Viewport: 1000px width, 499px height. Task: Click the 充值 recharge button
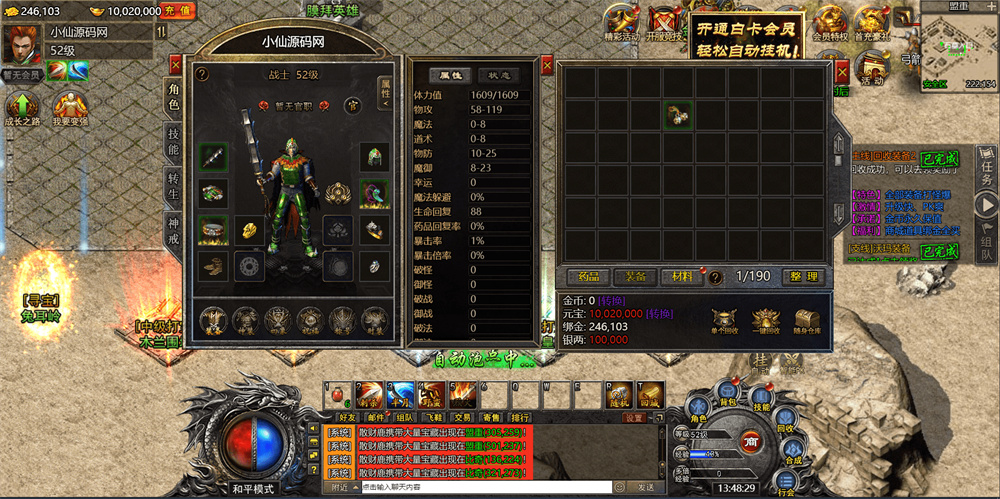point(177,11)
